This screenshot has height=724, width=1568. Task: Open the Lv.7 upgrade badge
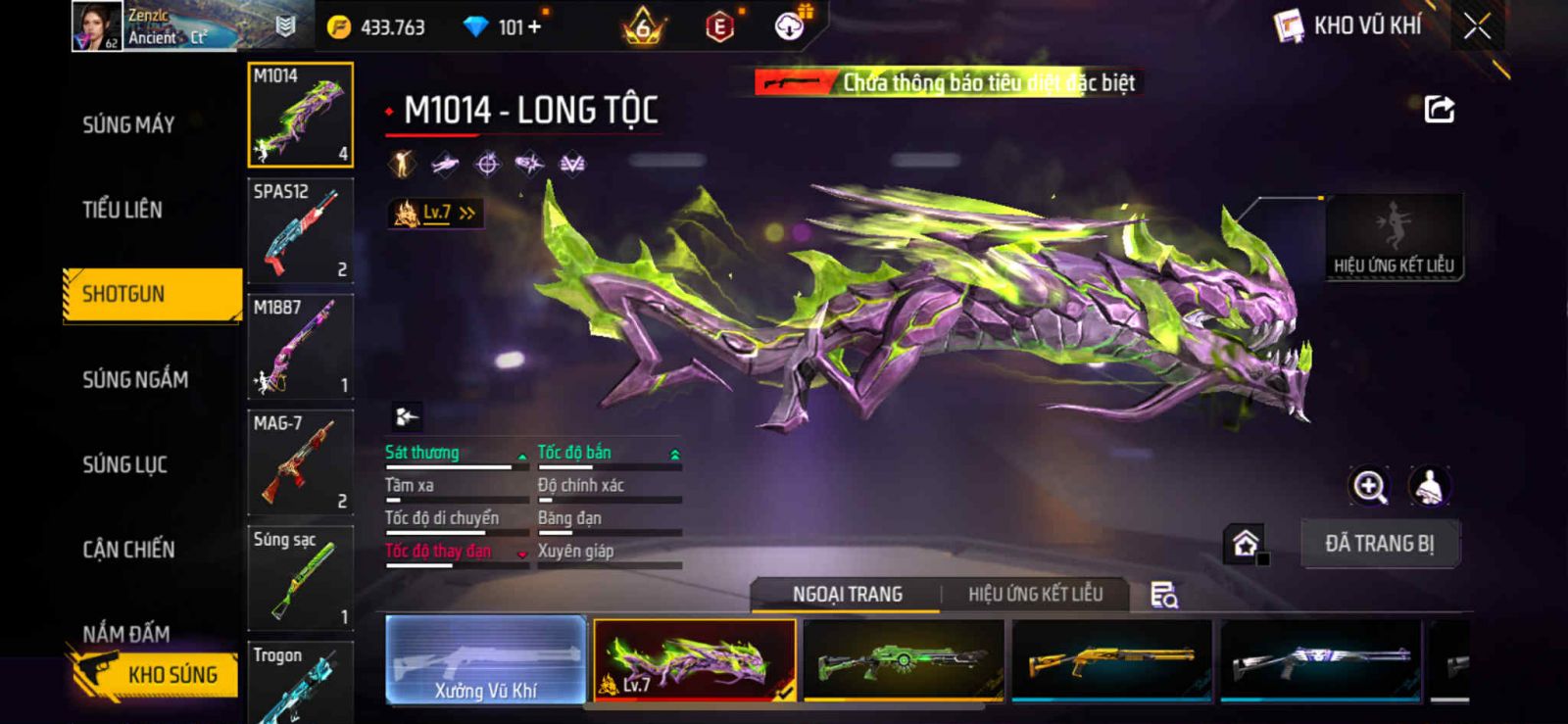pos(435,213)
